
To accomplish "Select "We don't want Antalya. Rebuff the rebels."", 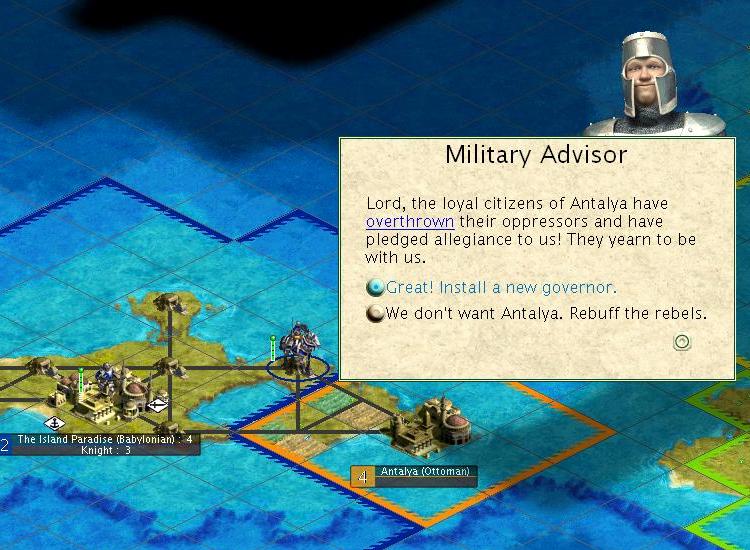I will point(546,313).
